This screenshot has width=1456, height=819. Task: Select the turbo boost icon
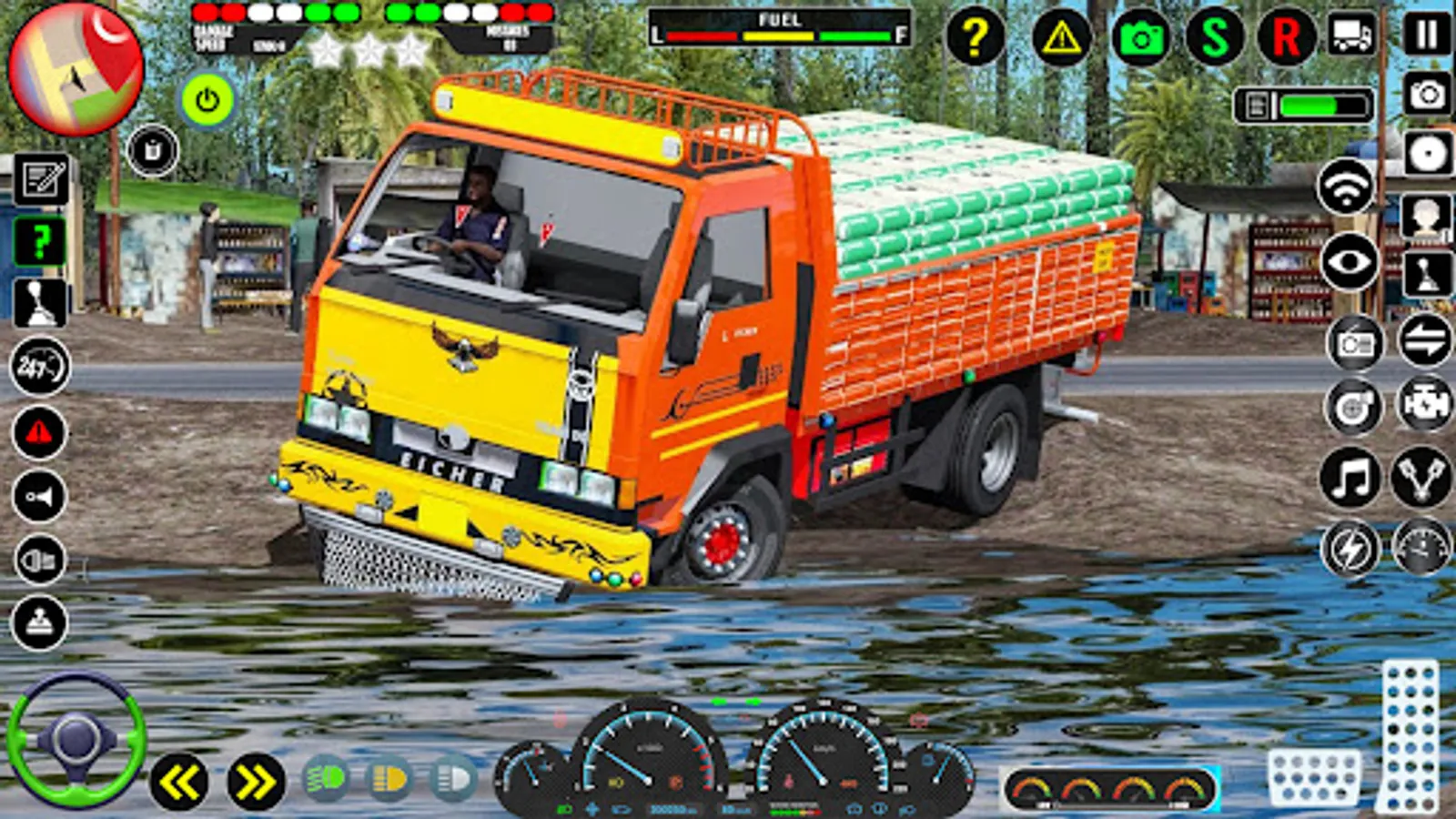coord(1354,407)
